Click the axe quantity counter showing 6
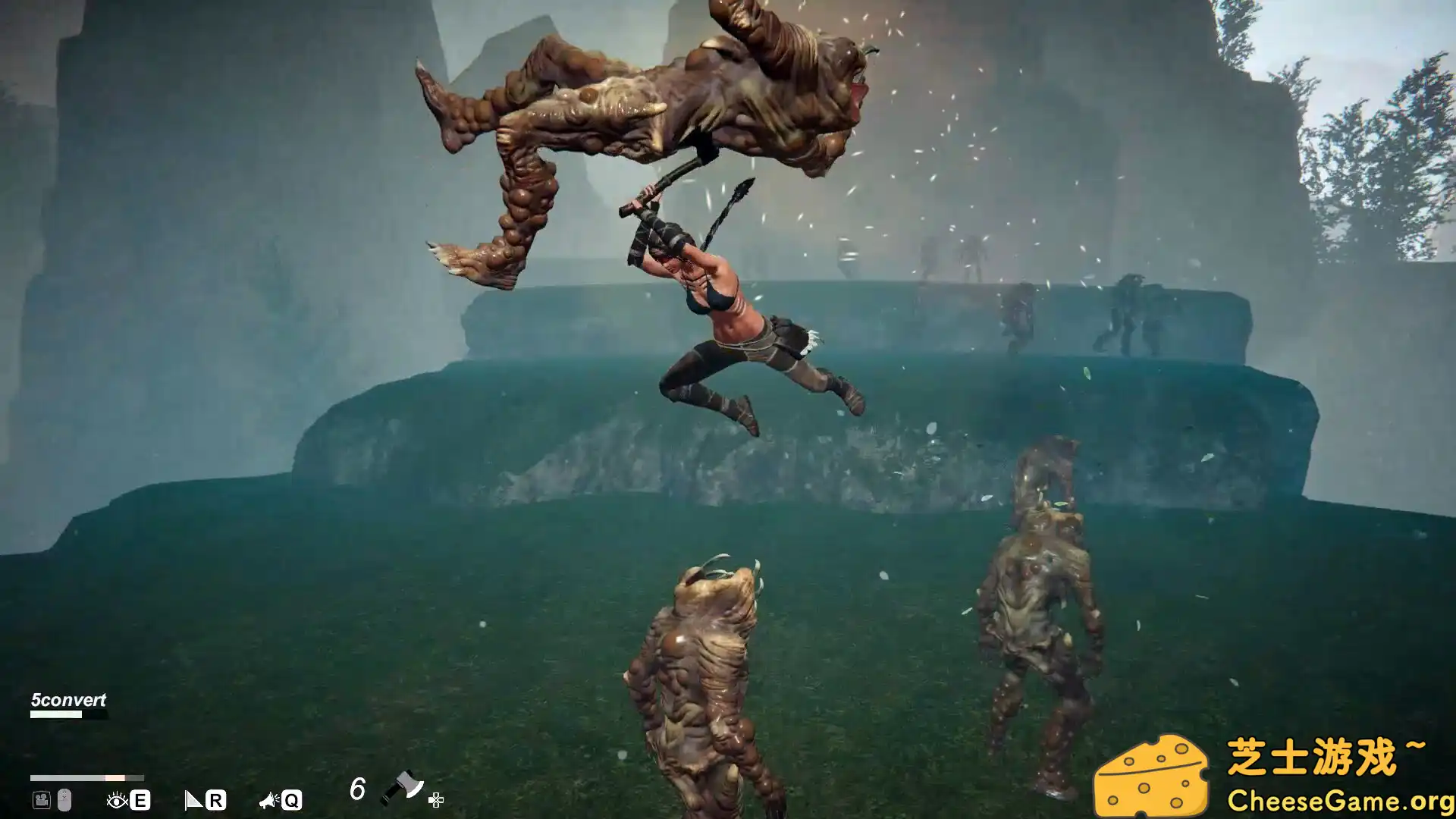This screenshot has width=1456, height=819. (356, 789)
